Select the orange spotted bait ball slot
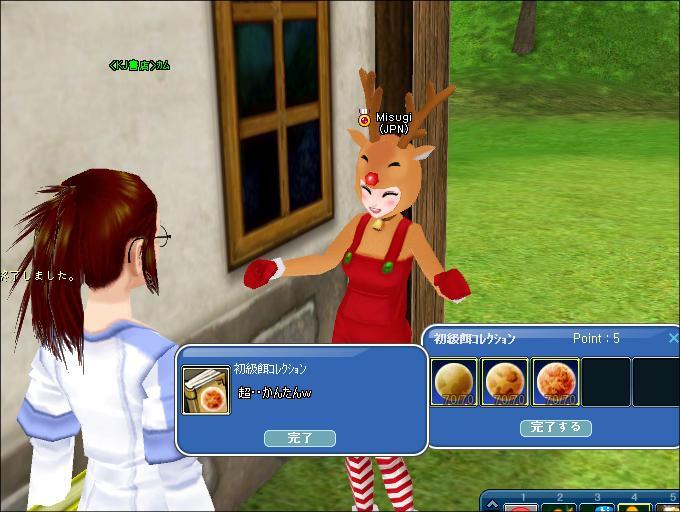 click(505, 383)
